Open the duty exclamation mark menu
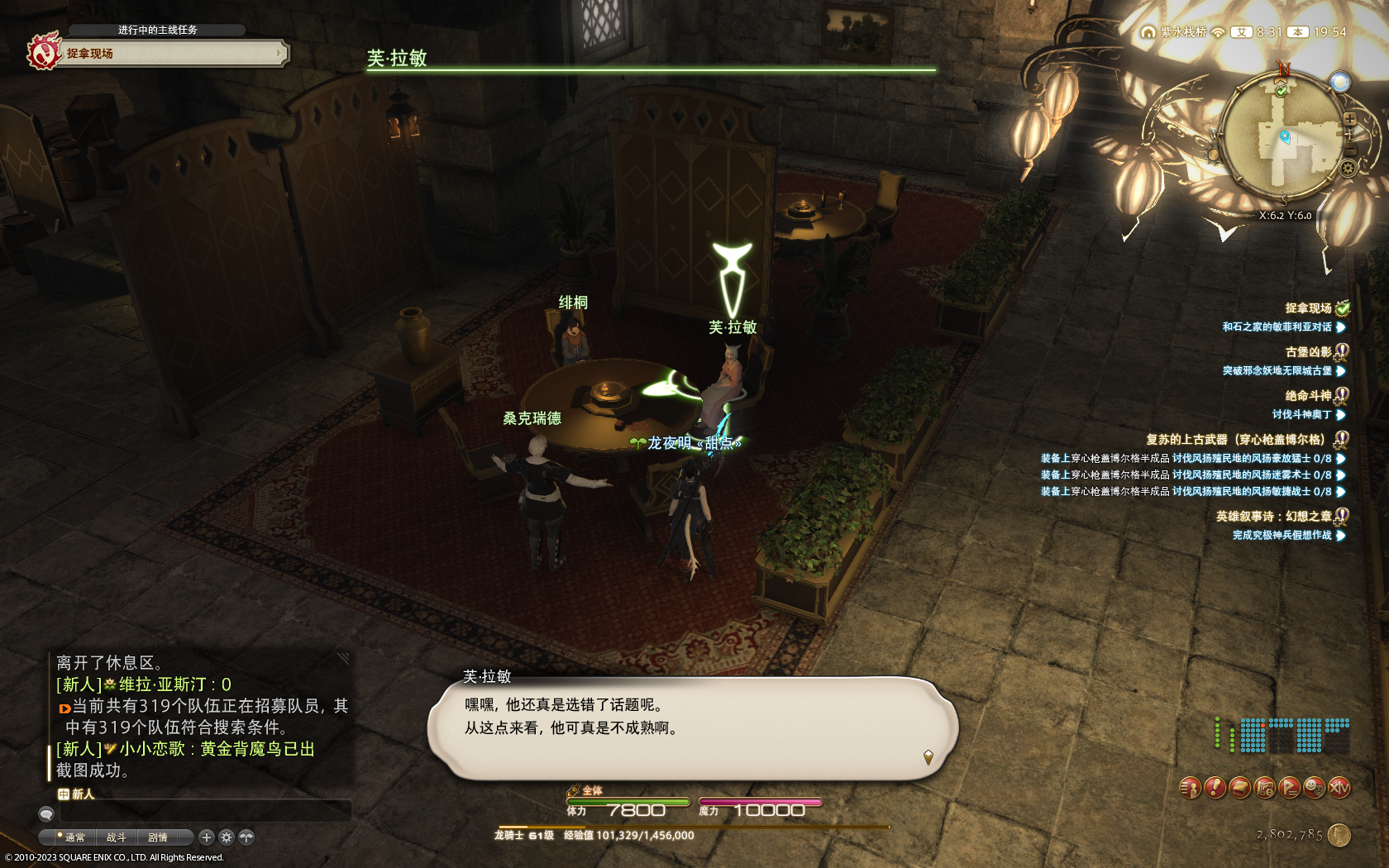Screen dimensions: 1389x868 1215,788
